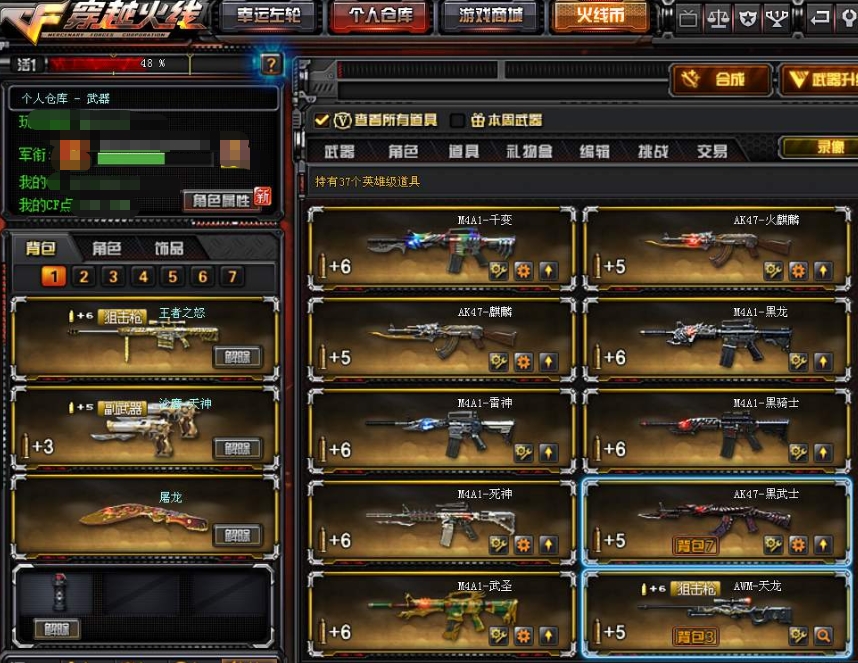Switch to the 交易 trade tab
This screenshot has height=663, width=858.
click(x=712, y=152)
